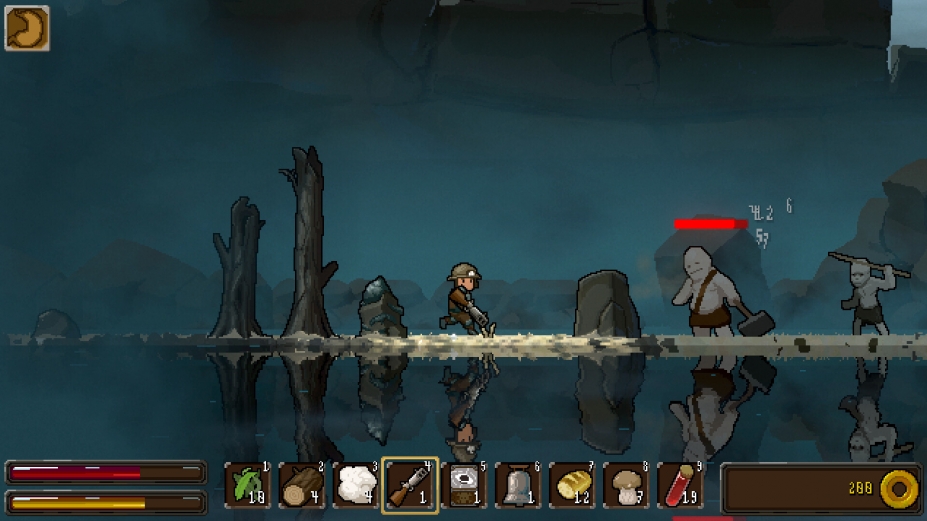
Task: Select the wood log hotbar slot
Action: [x=302, y=486]
